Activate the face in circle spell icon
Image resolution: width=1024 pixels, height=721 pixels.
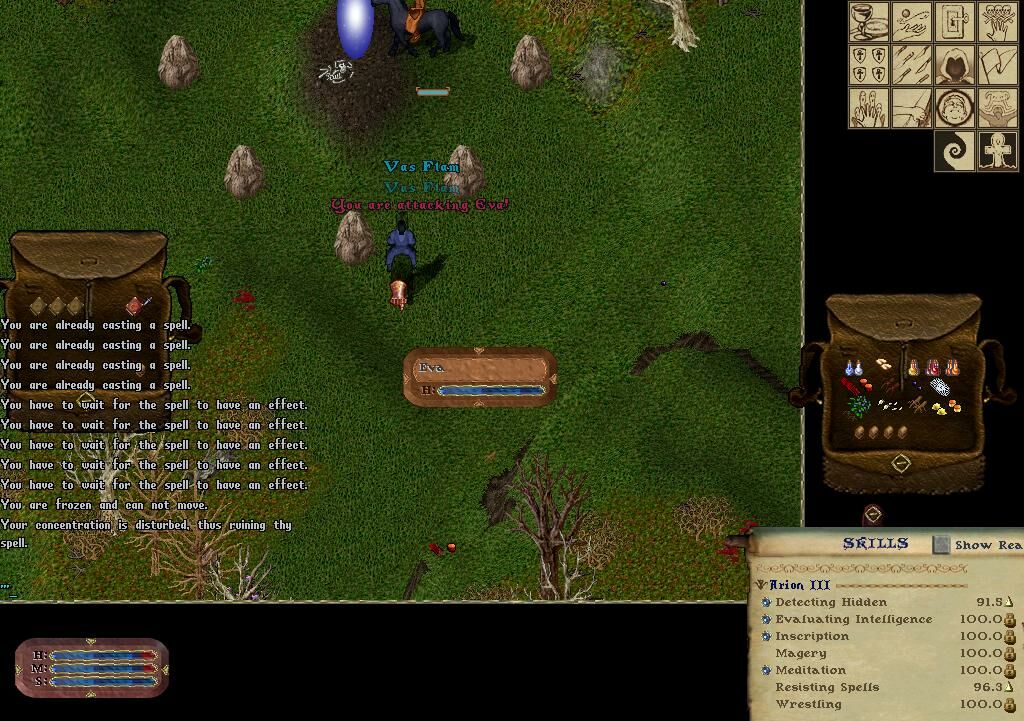click(955, 108)
